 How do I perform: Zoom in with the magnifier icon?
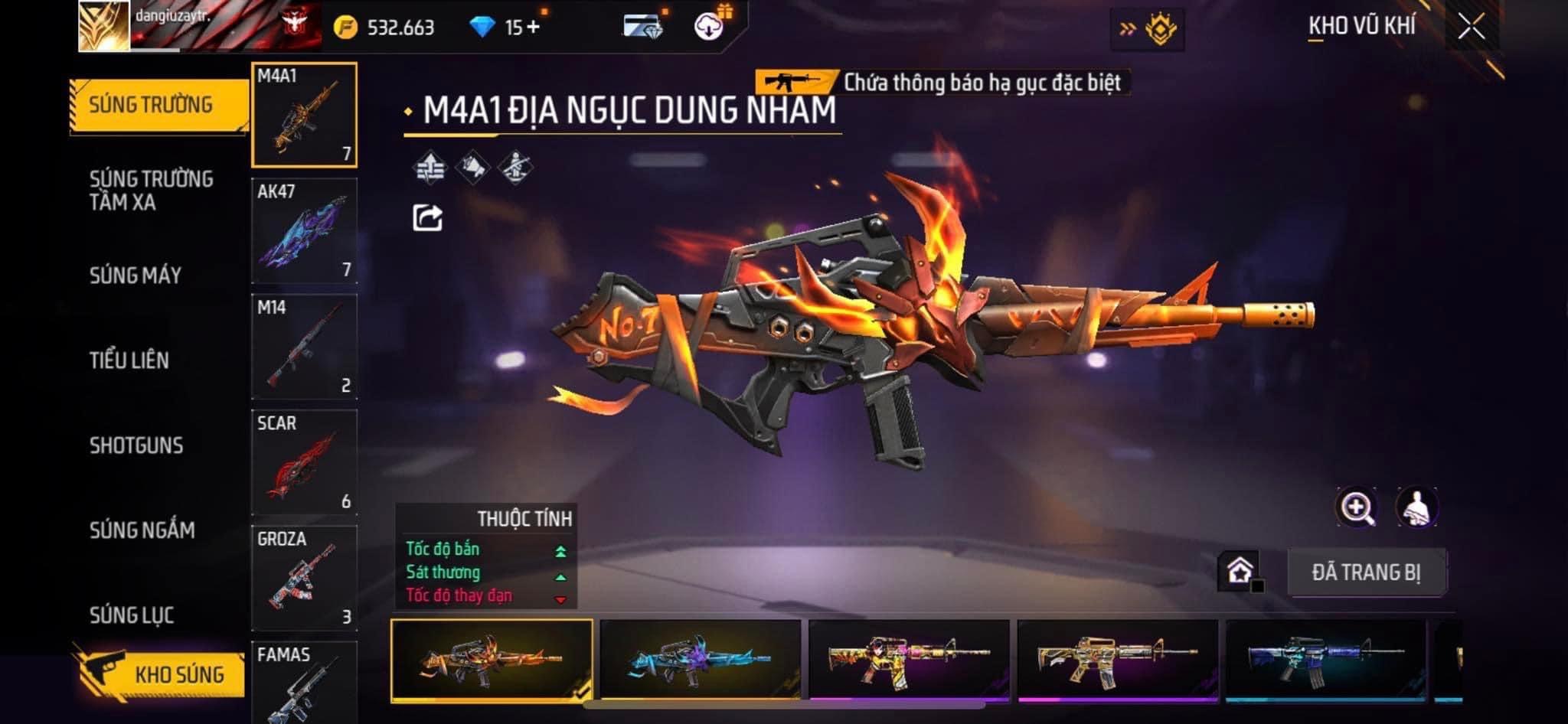pyautogui.click(x=1356, y=507)
